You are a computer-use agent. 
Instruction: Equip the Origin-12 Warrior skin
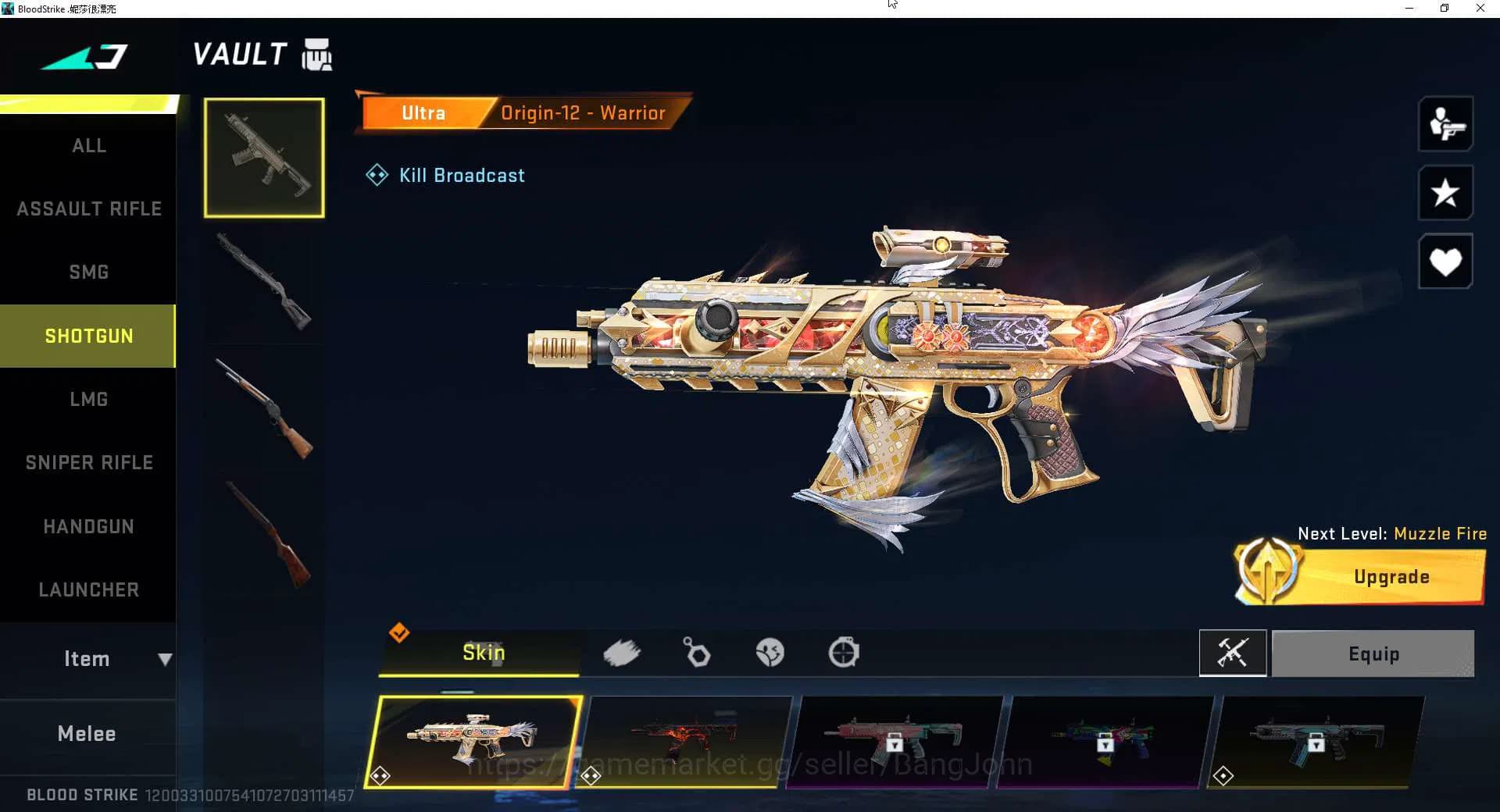coord(1373,654)
